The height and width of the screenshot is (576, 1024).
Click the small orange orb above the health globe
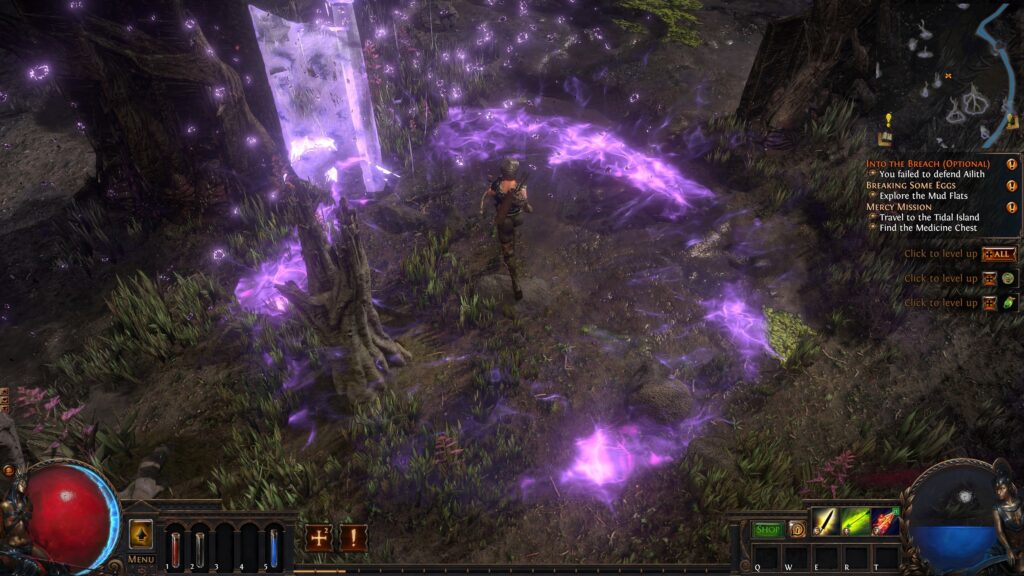point(9,470)
